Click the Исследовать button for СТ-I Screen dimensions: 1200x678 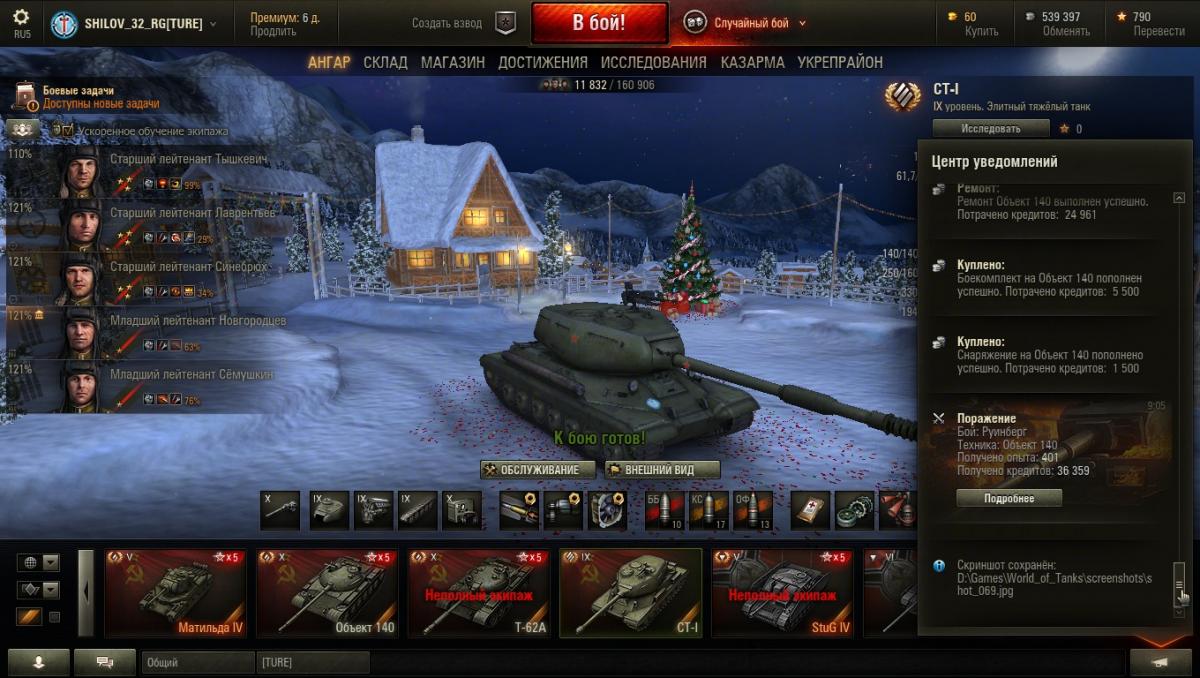(990, 128)
